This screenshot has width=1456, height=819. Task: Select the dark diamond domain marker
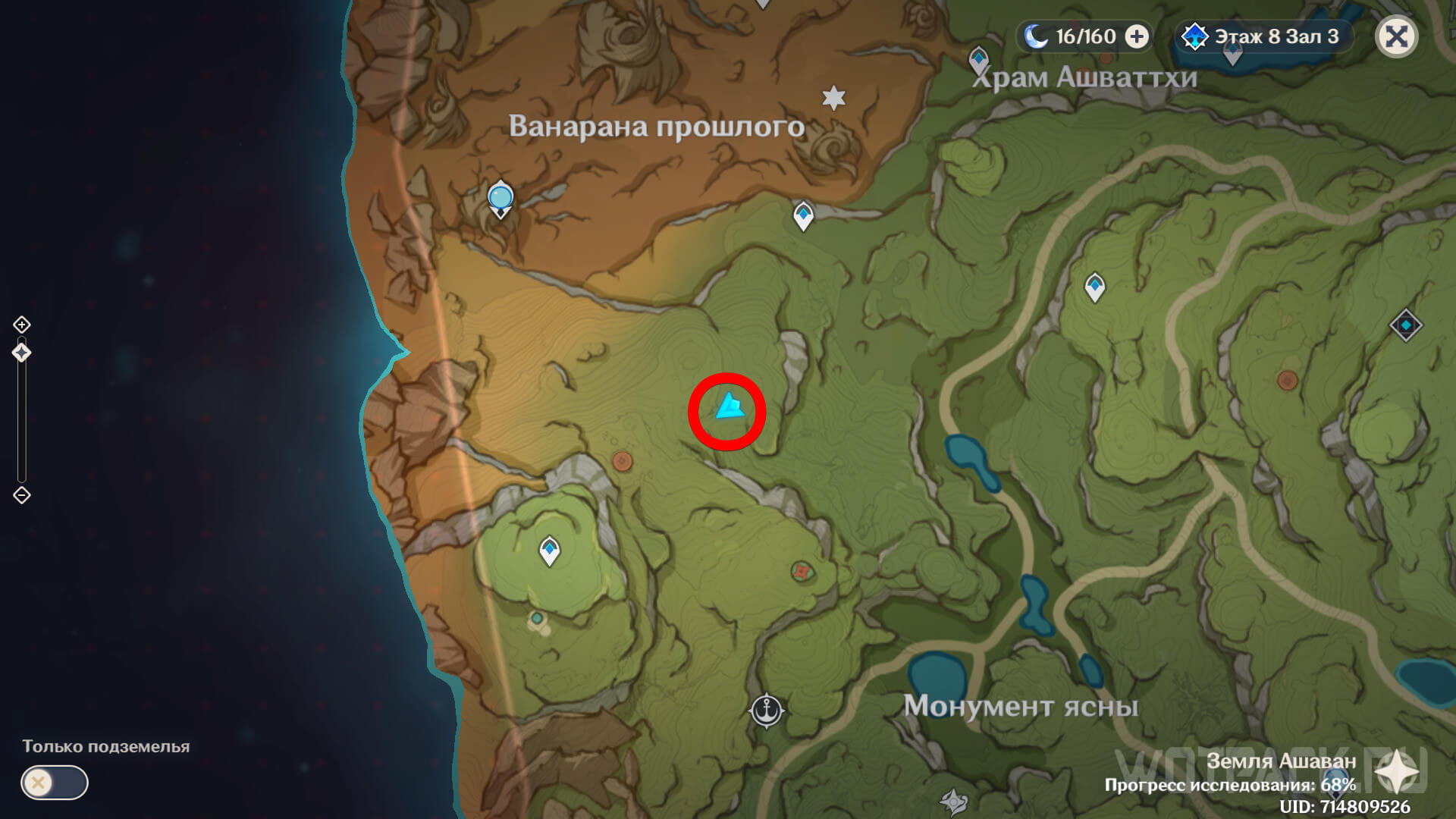pos(1405,325)
